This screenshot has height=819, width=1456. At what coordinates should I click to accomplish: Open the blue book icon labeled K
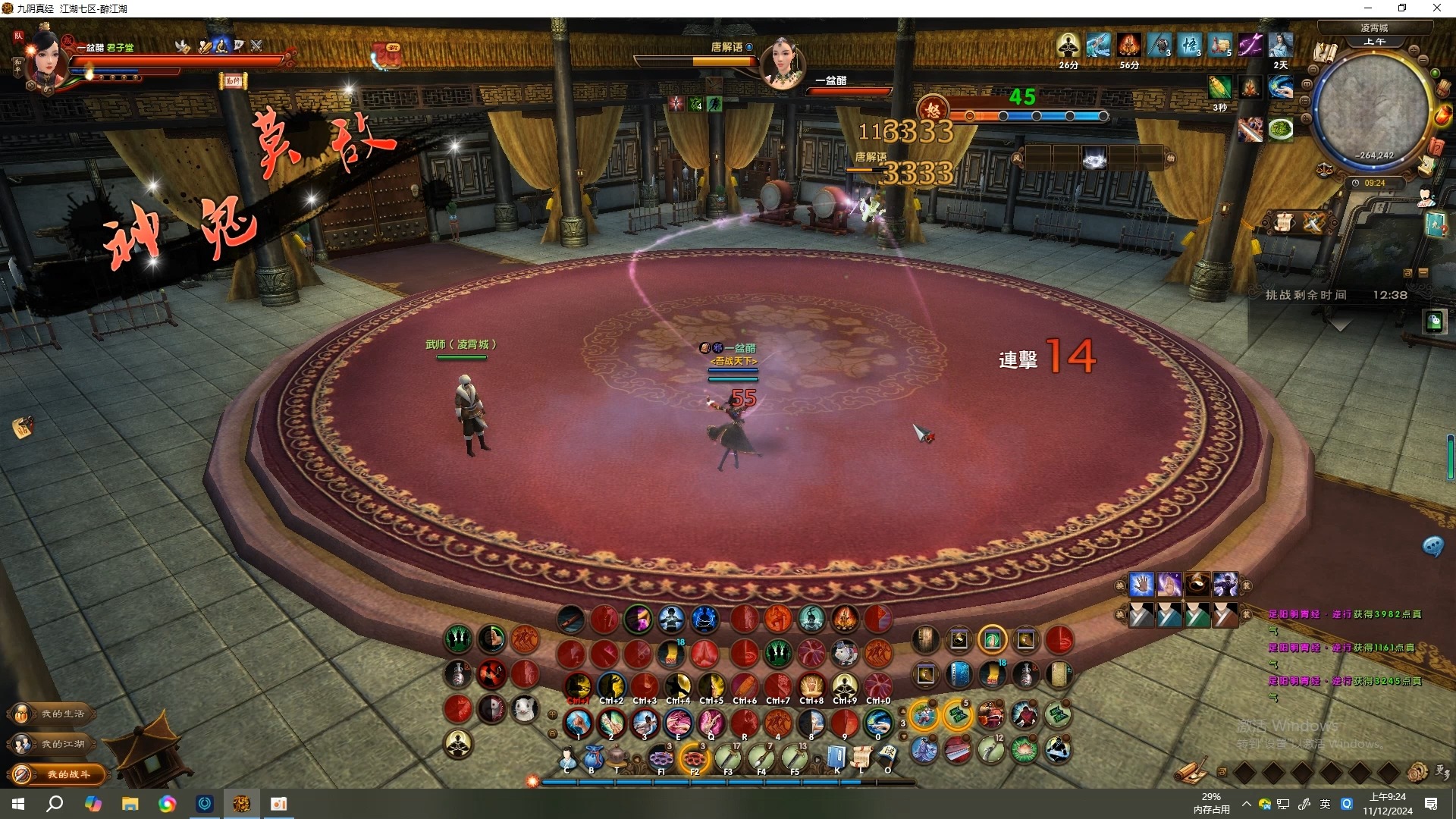pyautogui.click(x=836, y=757)
